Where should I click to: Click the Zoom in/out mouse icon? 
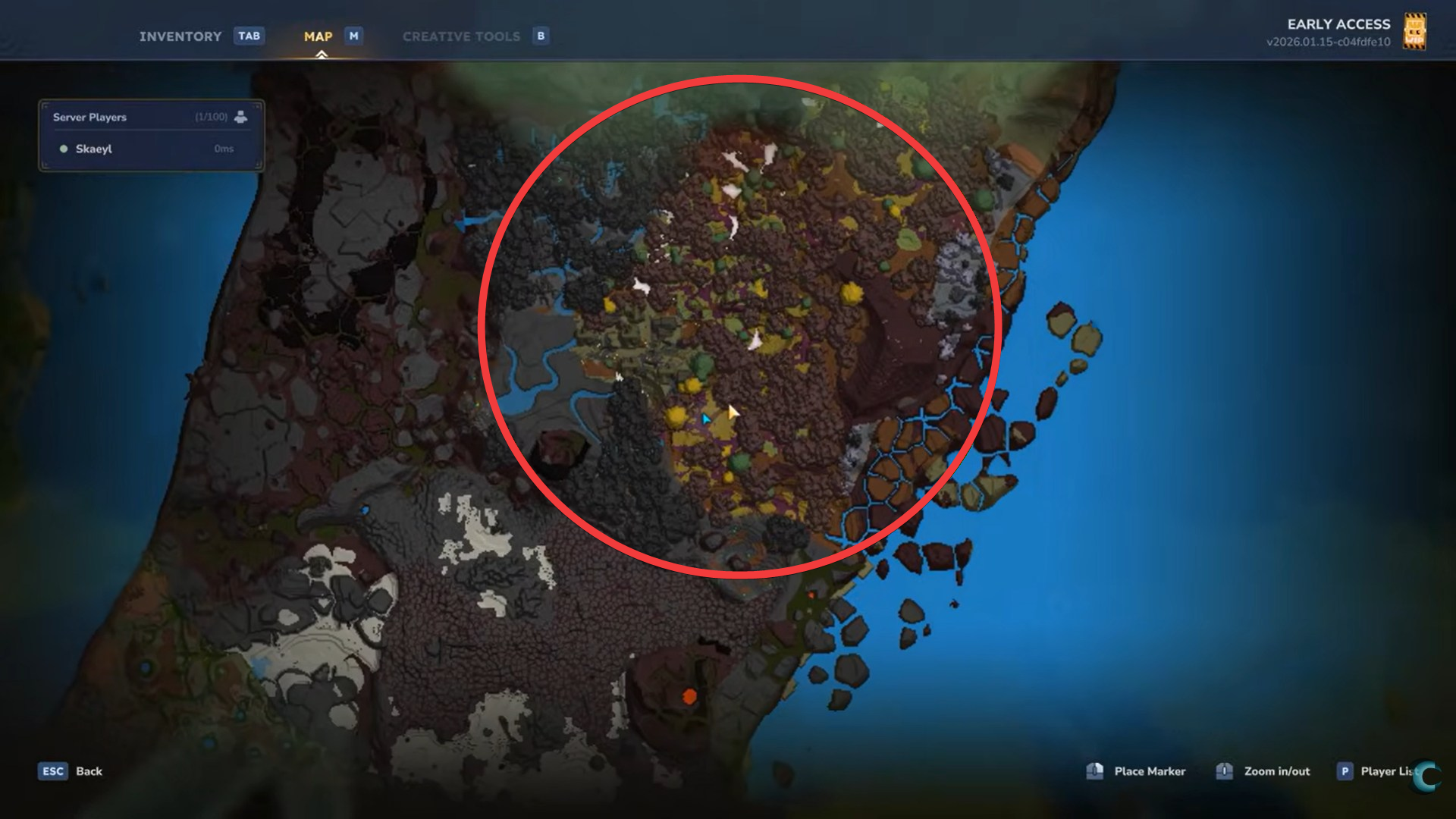tap(1224, 770)
